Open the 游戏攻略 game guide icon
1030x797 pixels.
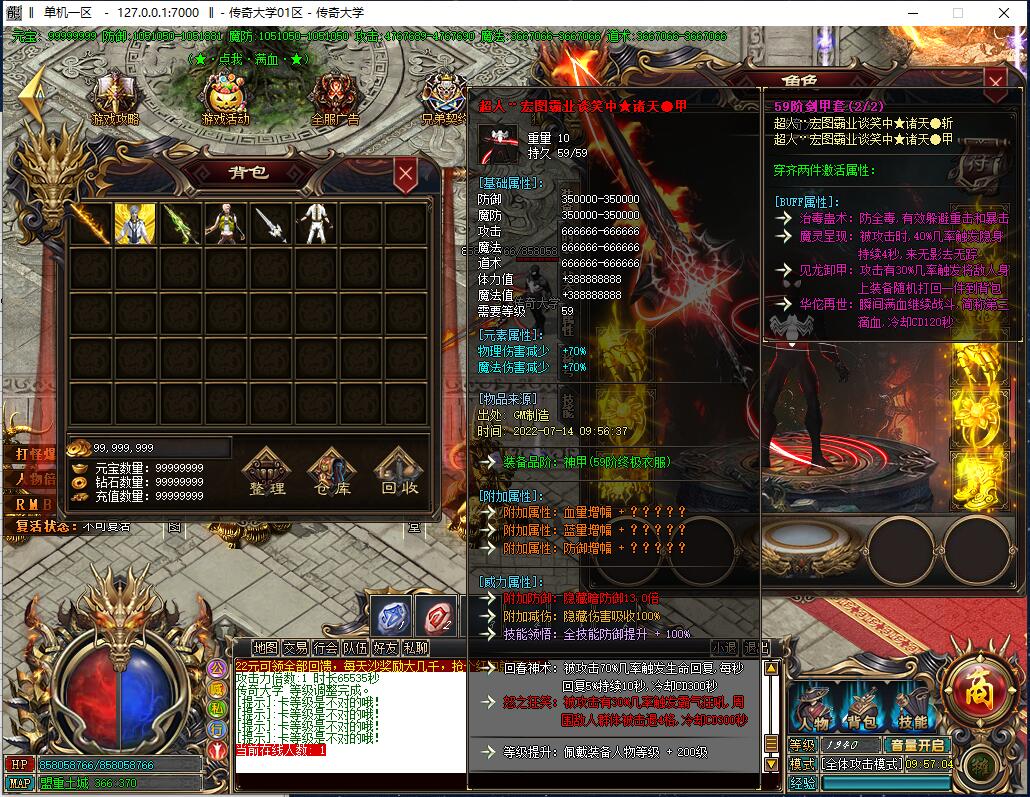point(115,100)
